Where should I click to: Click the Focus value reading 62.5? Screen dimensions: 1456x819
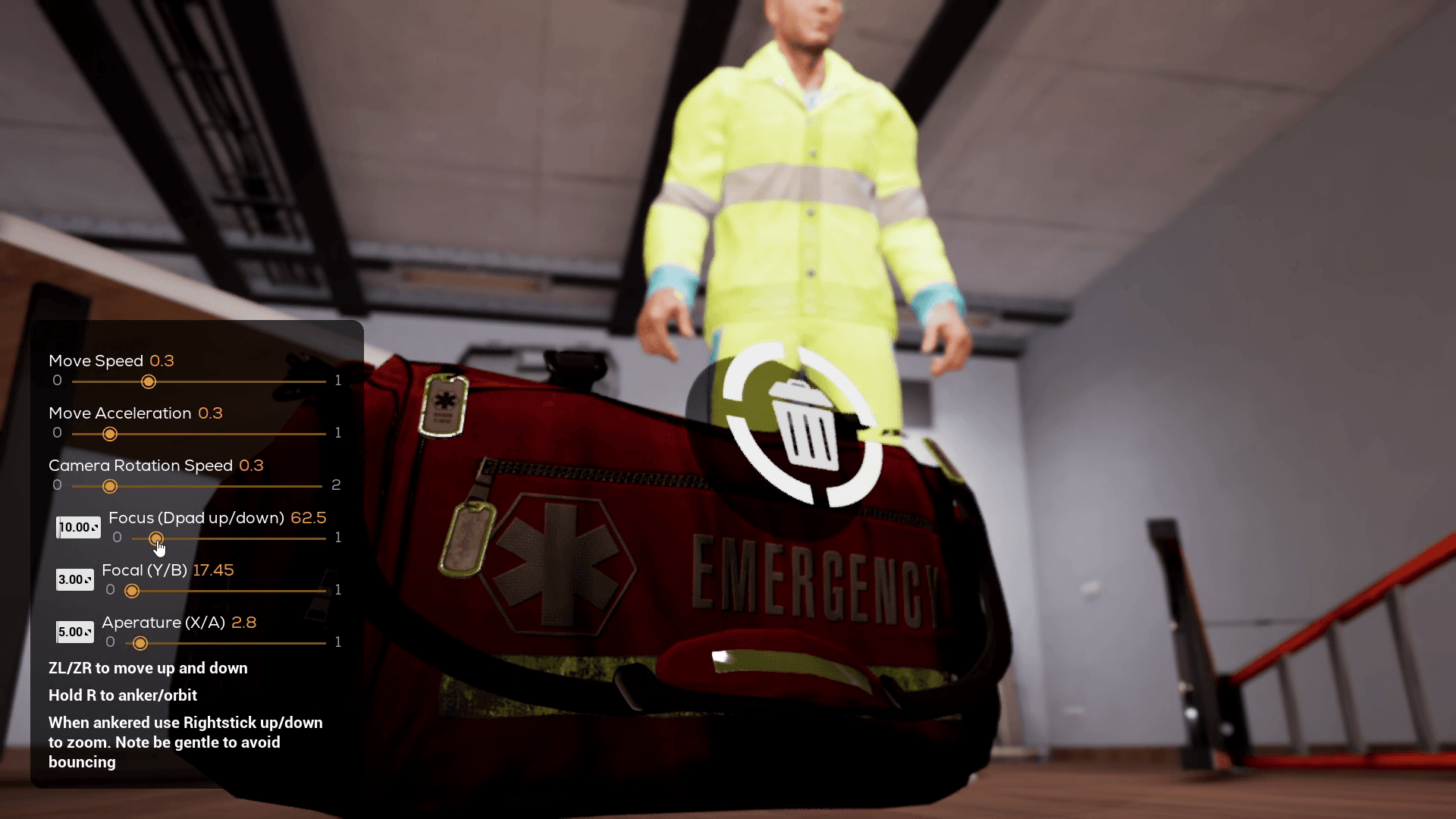coord(309,518)
